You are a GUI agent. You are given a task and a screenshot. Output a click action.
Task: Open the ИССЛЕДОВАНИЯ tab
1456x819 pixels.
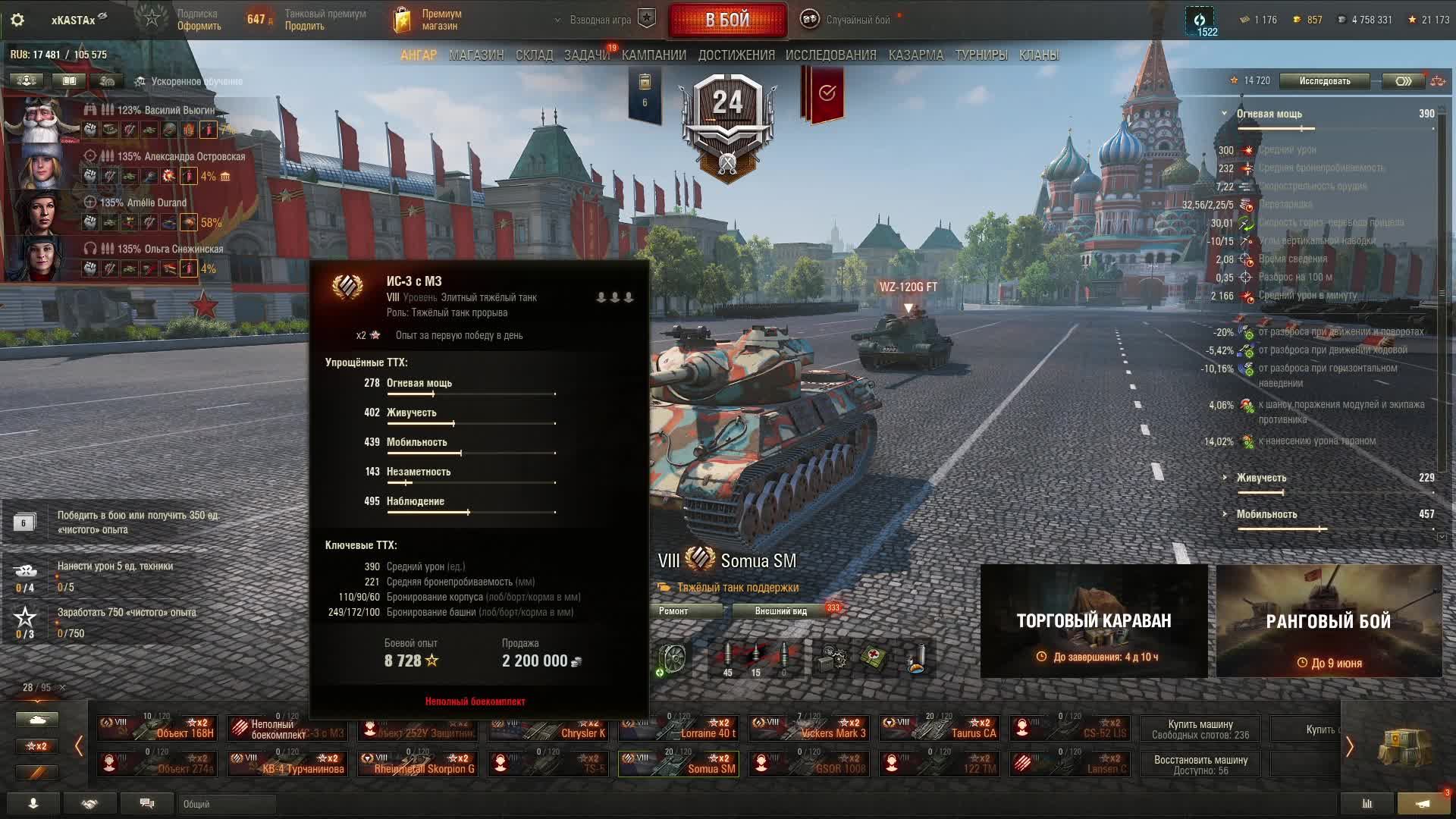click(830, 55)
